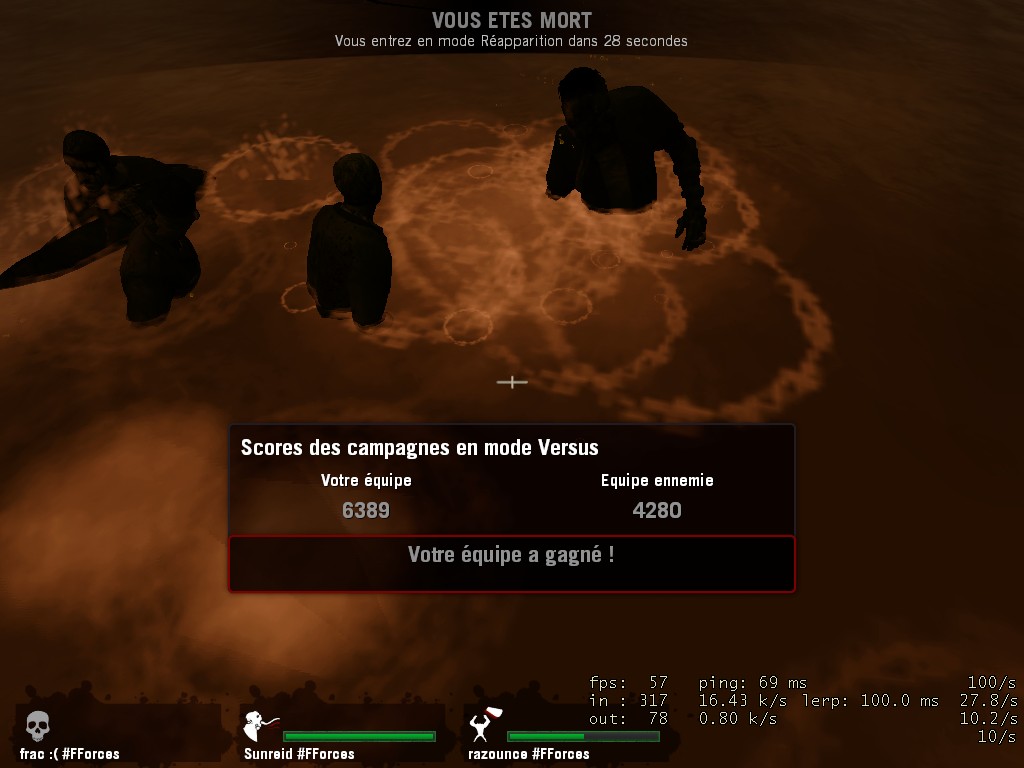Click the skull icon for player frac
The width and height of the screenshot is (1024, 768).
tap(37, 725)
